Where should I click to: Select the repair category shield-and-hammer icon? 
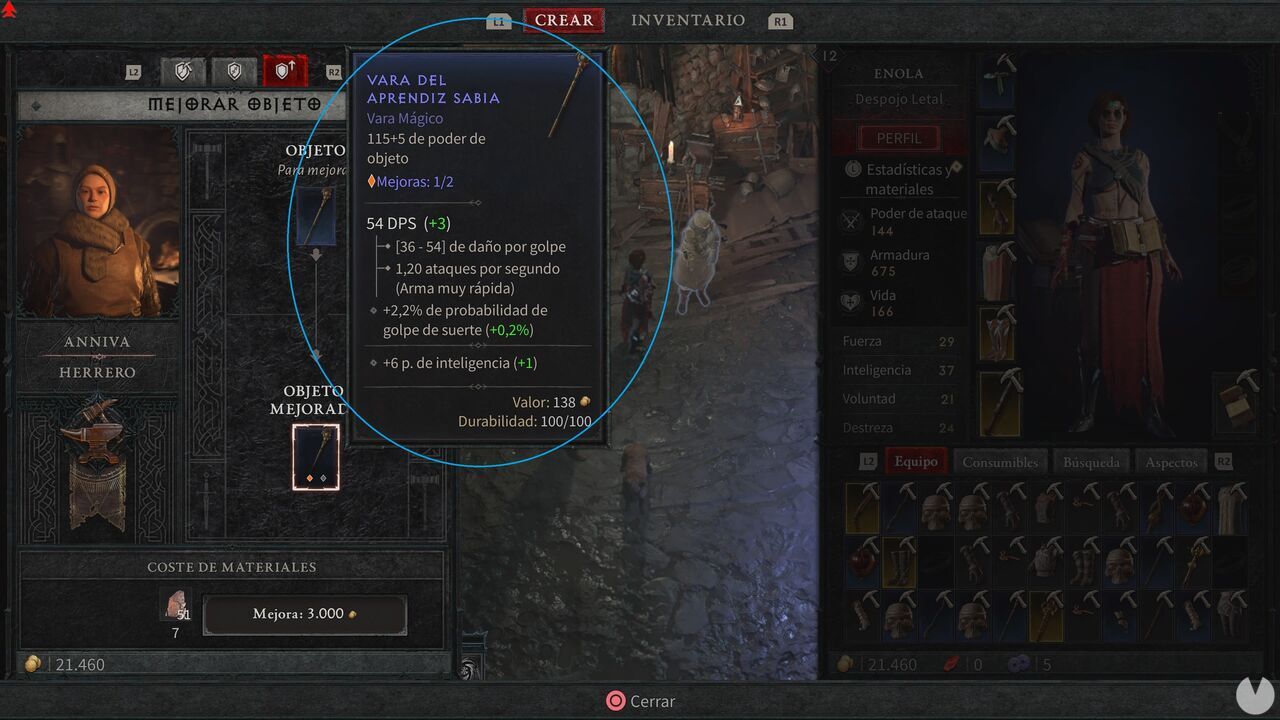pos(183,71)
